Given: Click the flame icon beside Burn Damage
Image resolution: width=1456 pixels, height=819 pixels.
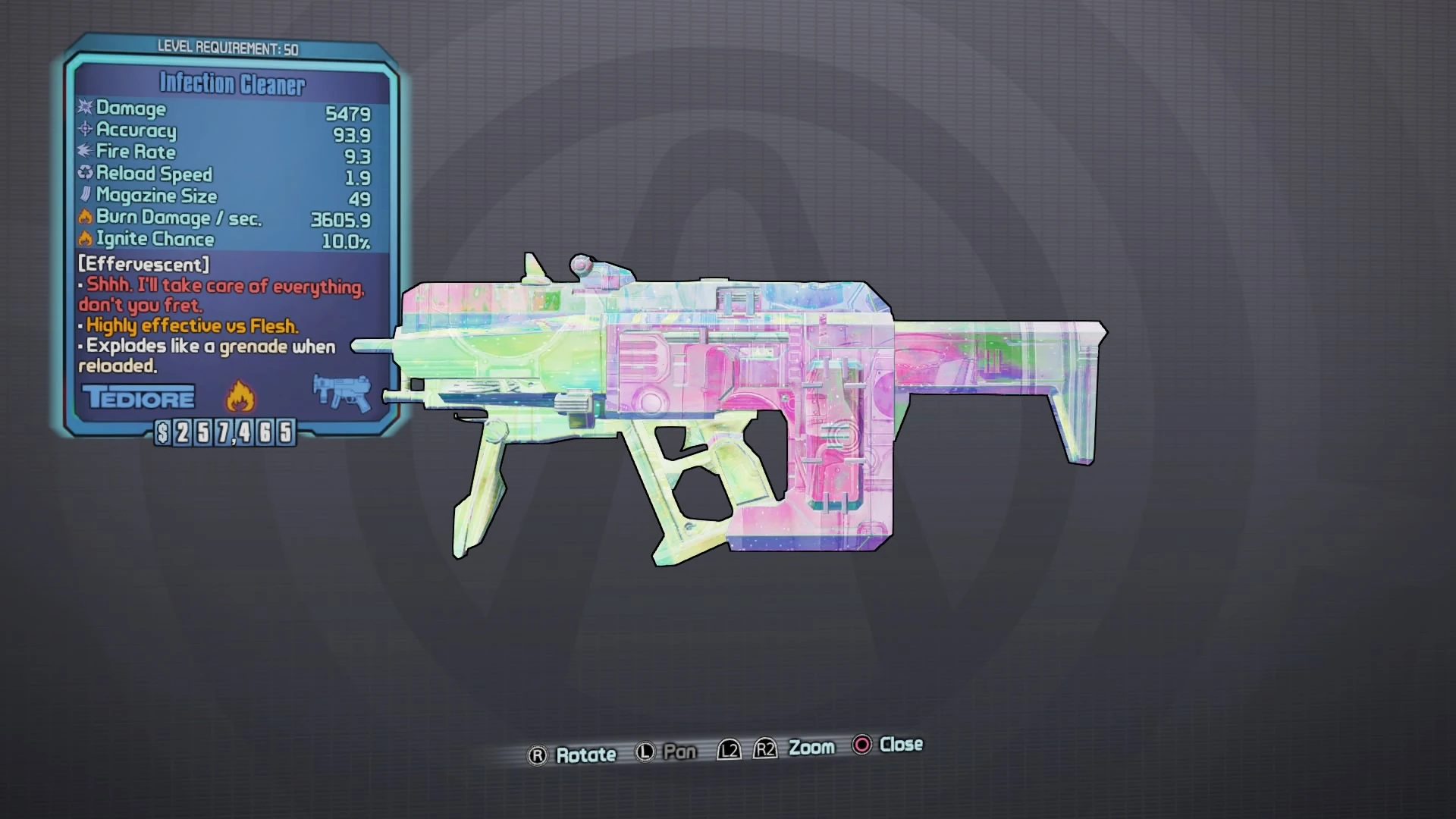Looking at the screenshot, I should [83, 218].
